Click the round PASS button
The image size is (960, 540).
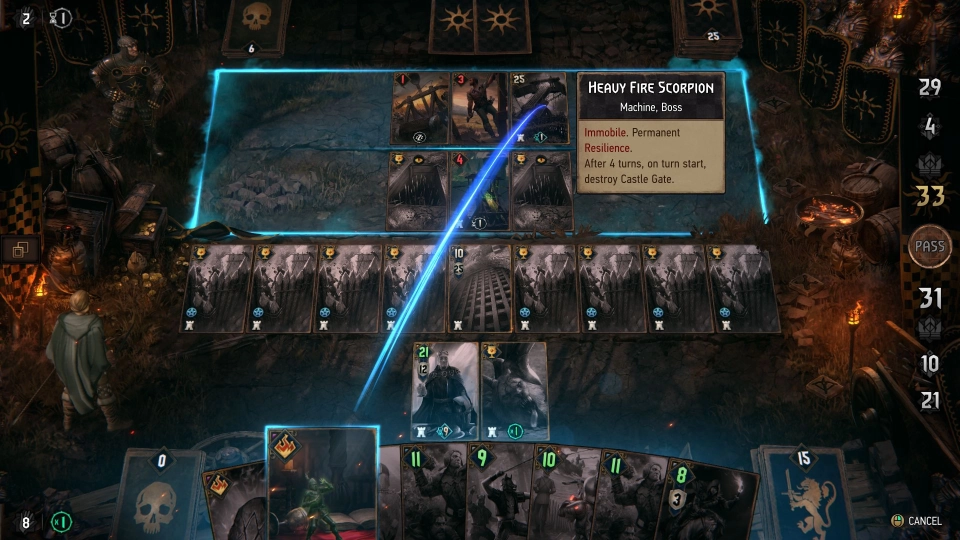tap(930, 246)
